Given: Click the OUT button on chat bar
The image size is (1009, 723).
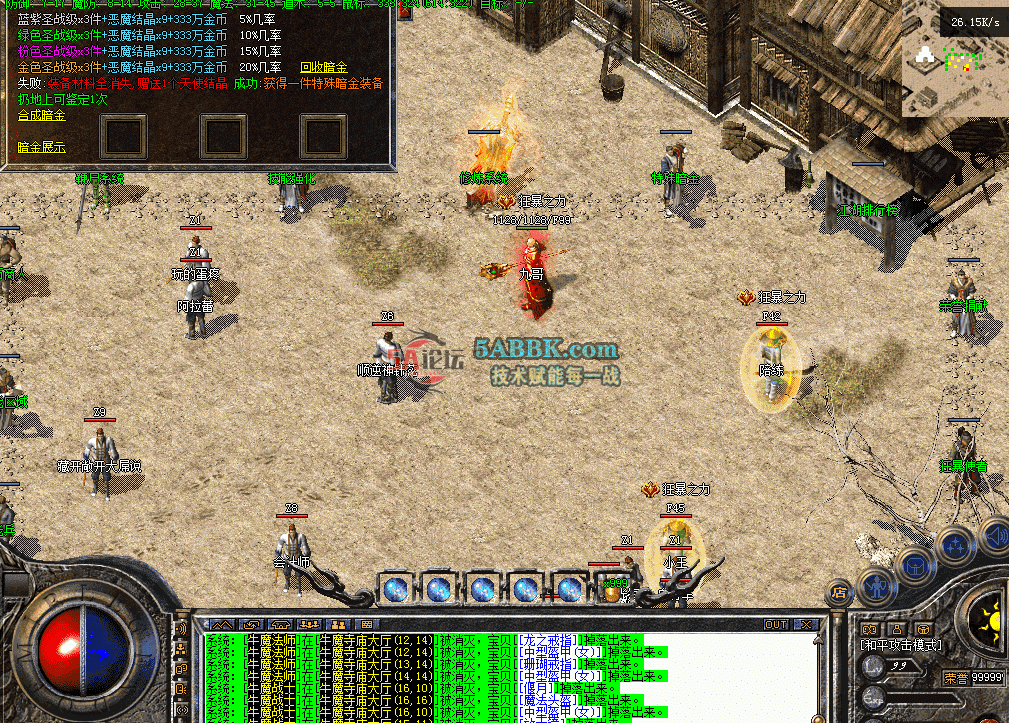Looking at the screenshot, I should [776, 625].
